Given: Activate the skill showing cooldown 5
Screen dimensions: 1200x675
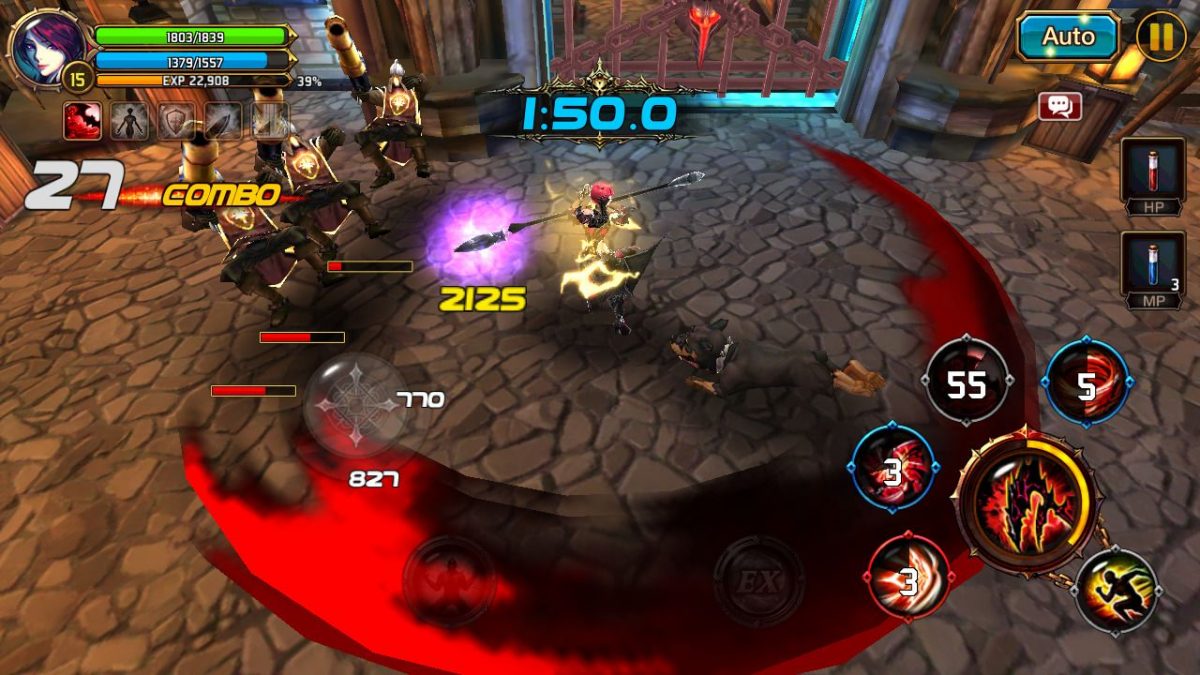Looking at the screenshot, I should (x=1087, y=383).
